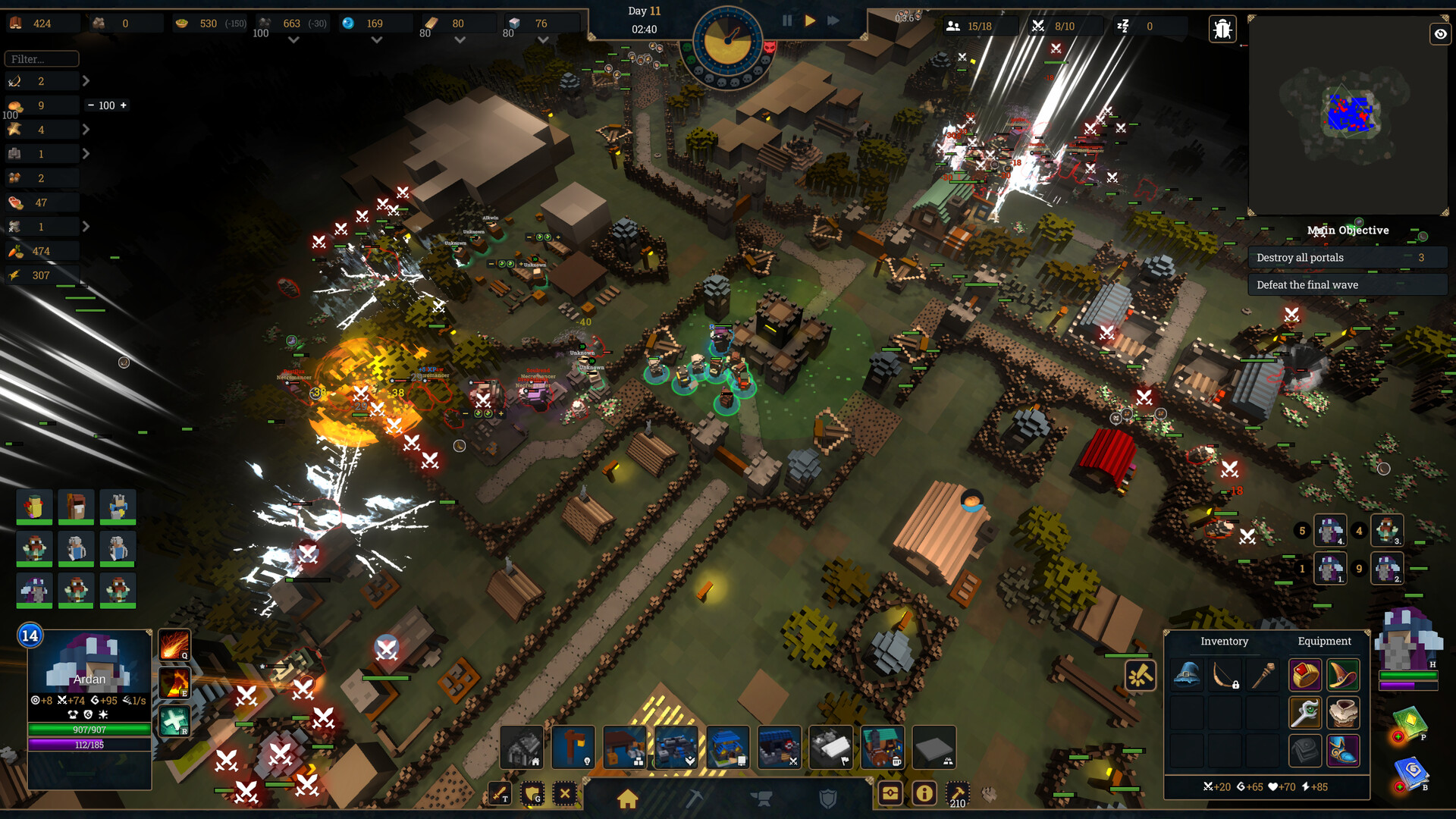Open the info icon on bottom bar
Viewport: 1456px width, 819px height.
(924, 793)
